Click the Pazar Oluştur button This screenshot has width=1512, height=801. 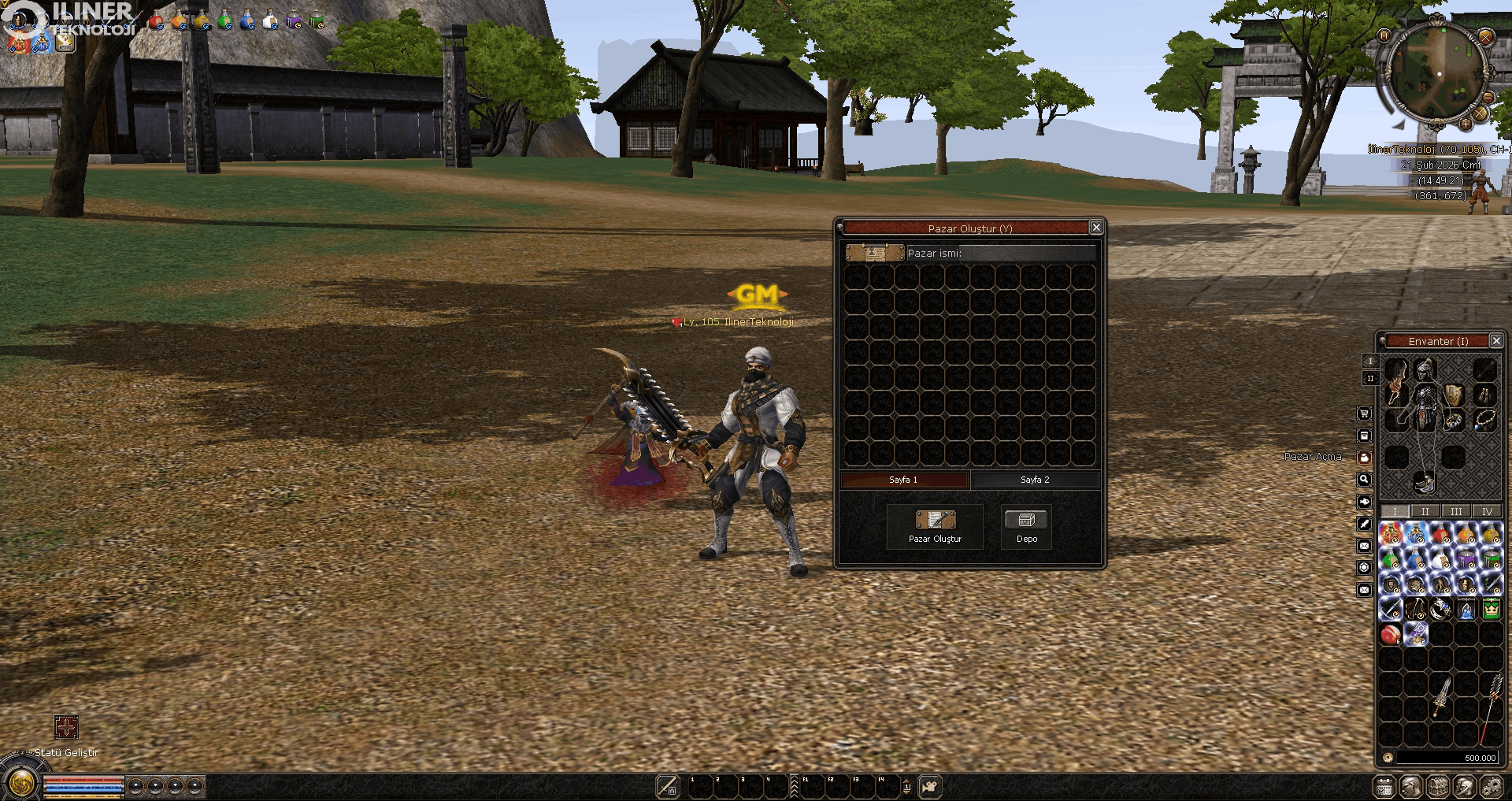935,526
